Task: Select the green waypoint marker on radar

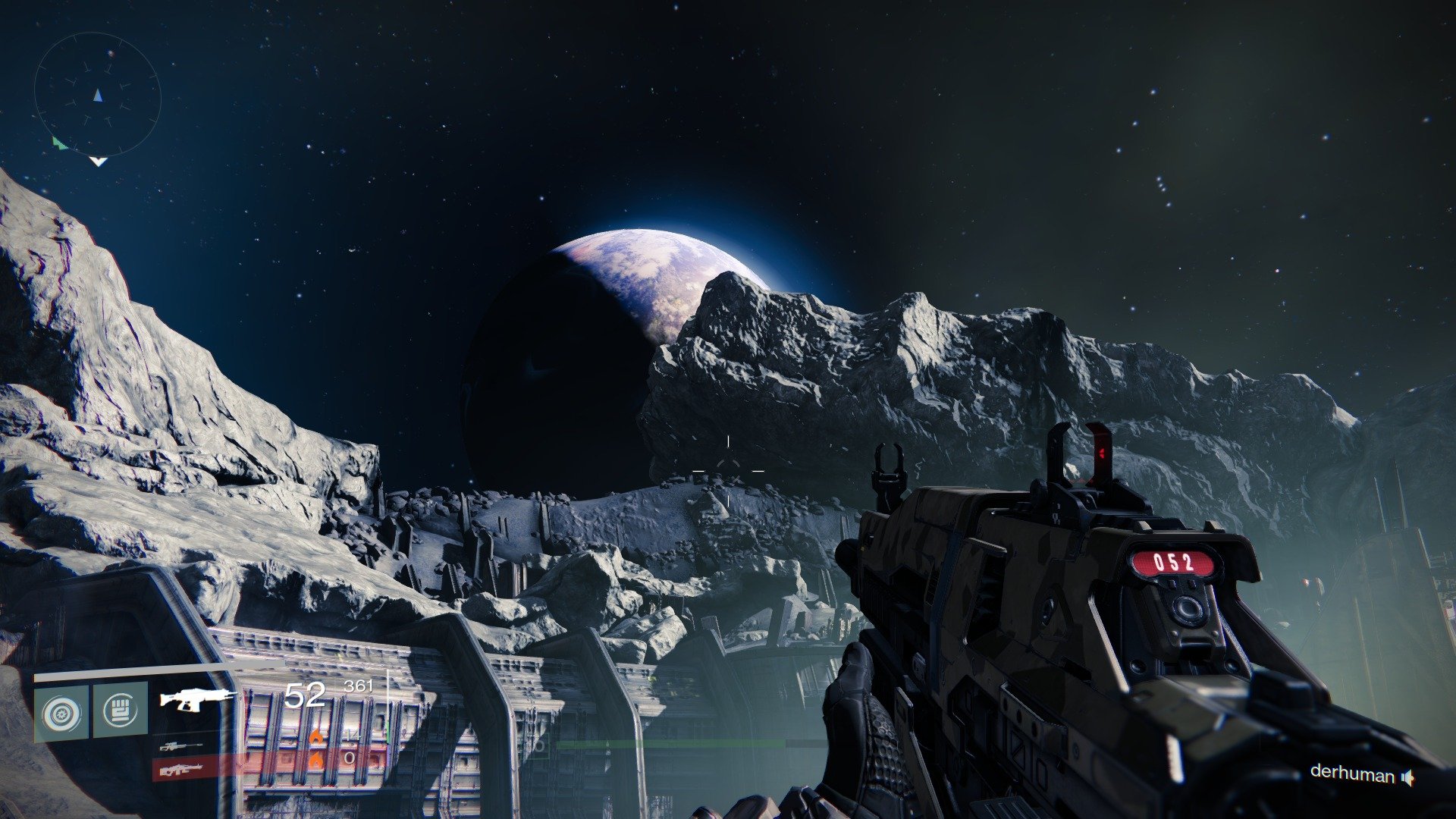Action: coord(58,143)
